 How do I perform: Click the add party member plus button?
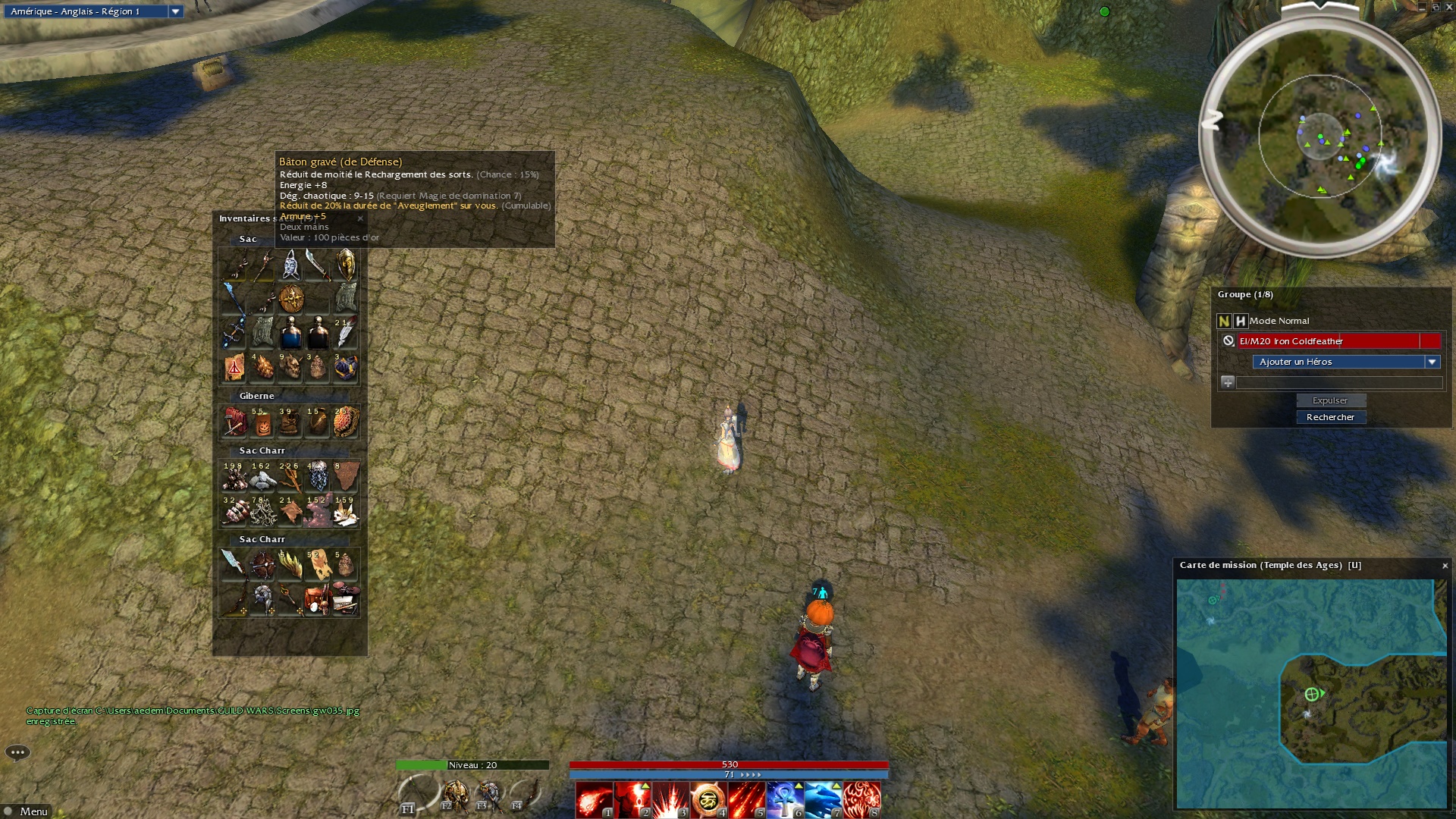[1228, 382]
